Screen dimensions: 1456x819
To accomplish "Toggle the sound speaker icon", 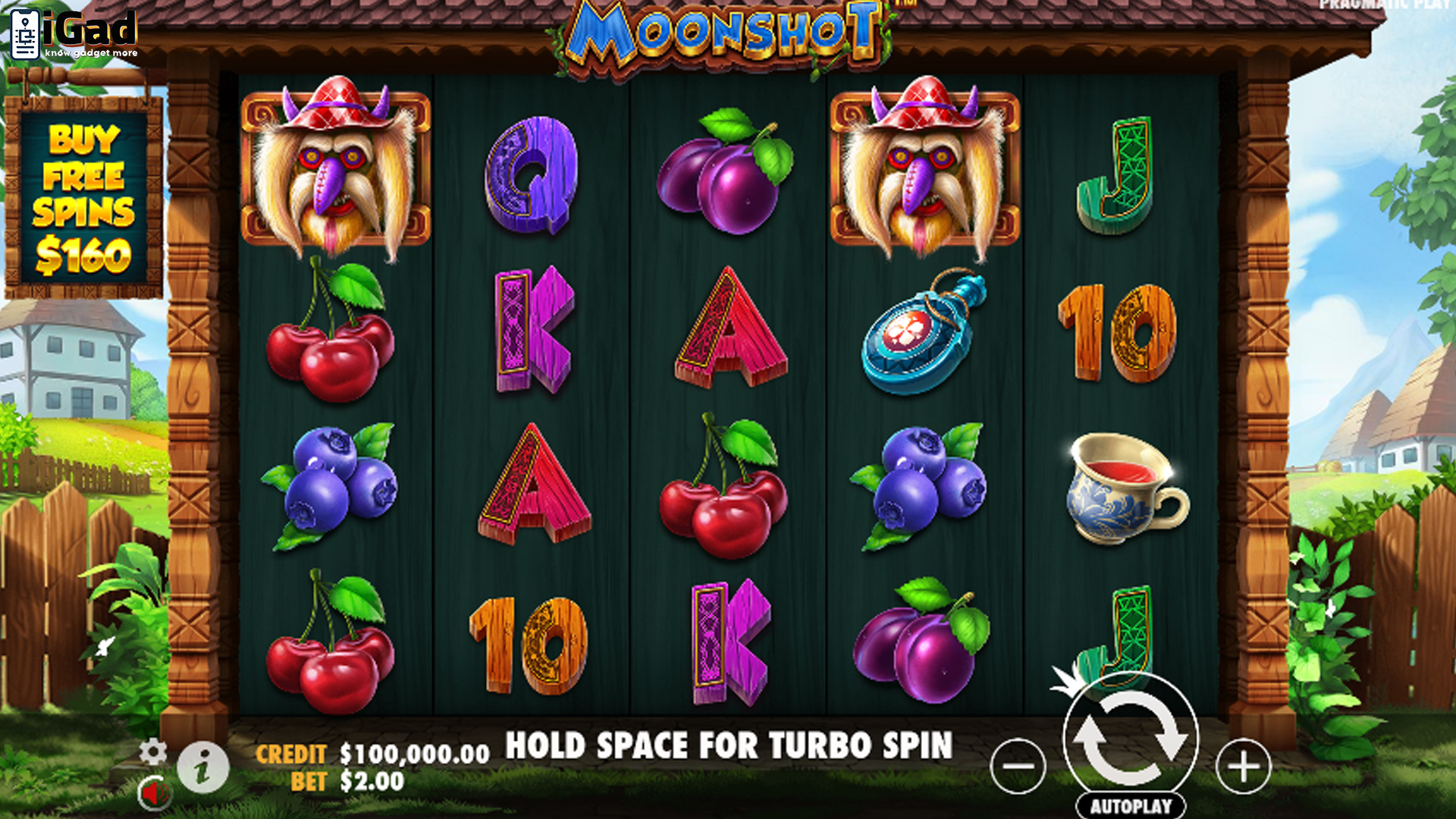I will point(154,794).
